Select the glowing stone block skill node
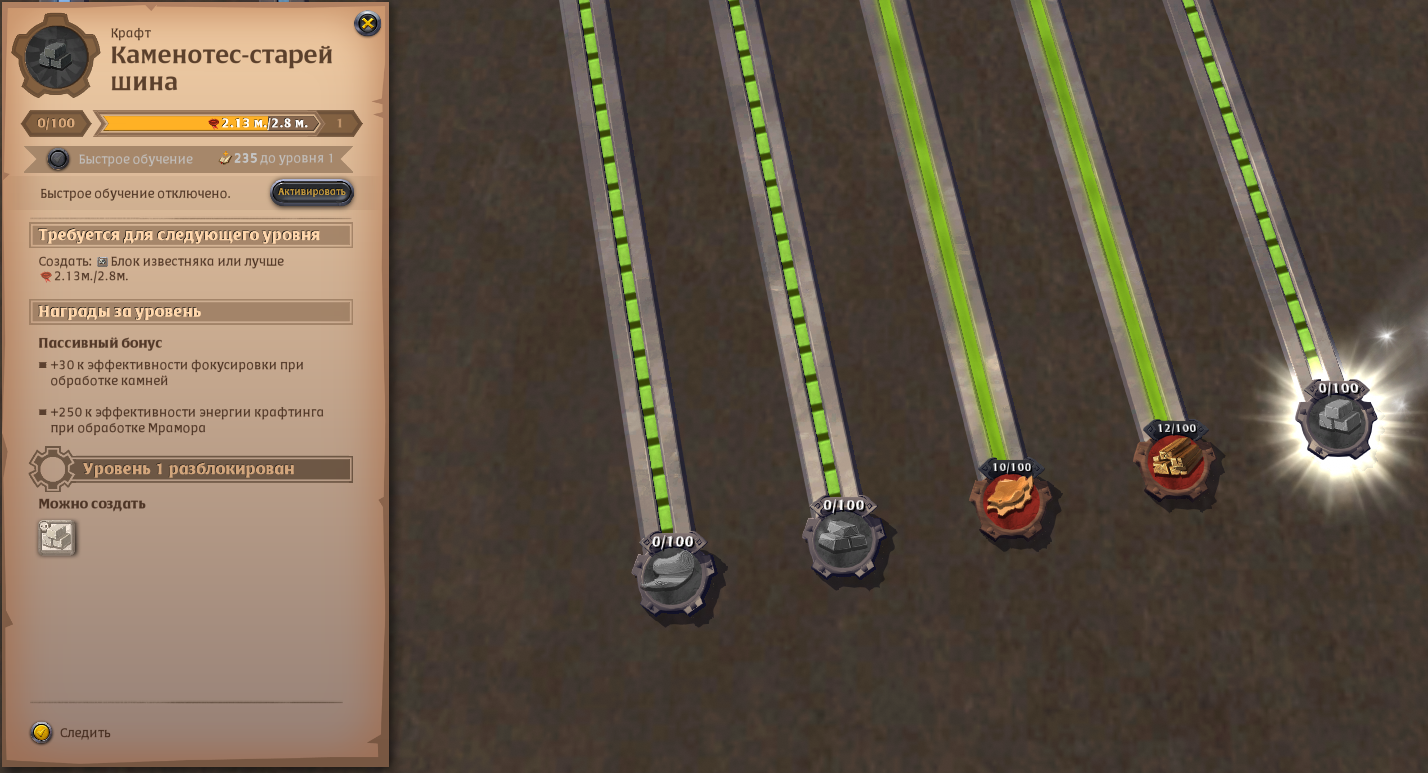Image resolution: width=1428 pixels, height=773 pixels. pos(1336,421)
